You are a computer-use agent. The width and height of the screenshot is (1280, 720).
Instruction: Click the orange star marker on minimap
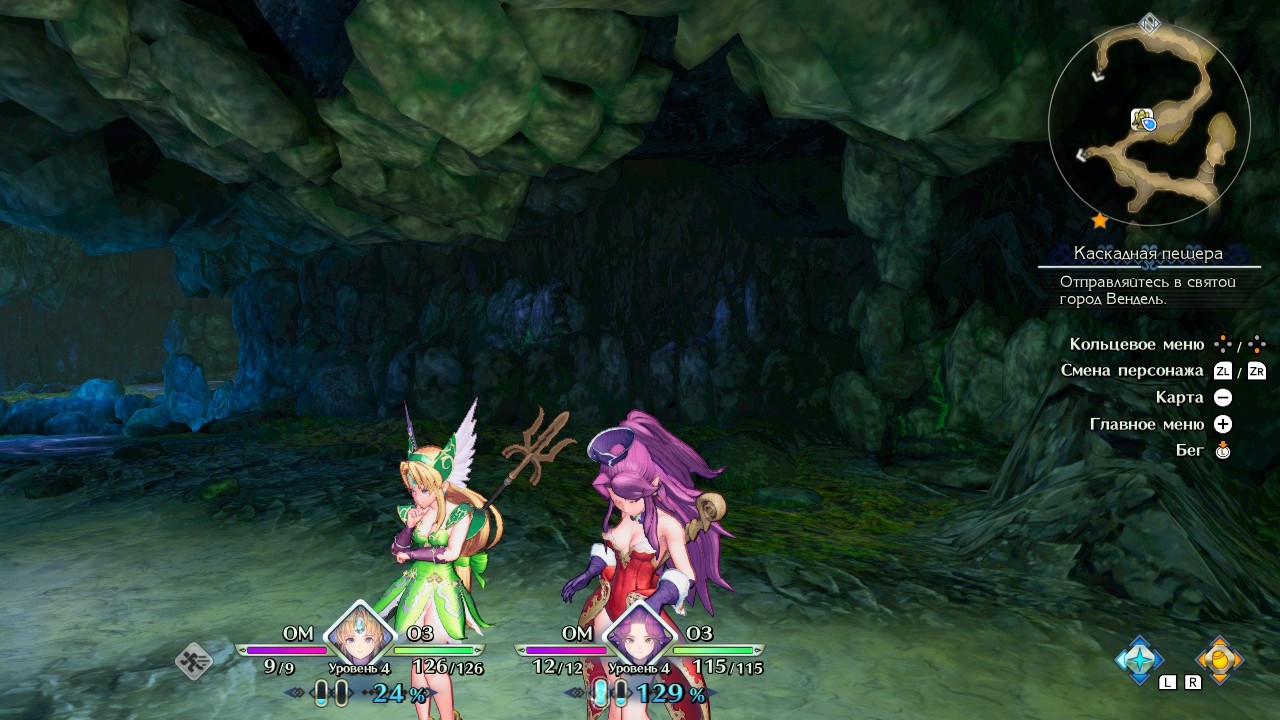coord(1099,220)
